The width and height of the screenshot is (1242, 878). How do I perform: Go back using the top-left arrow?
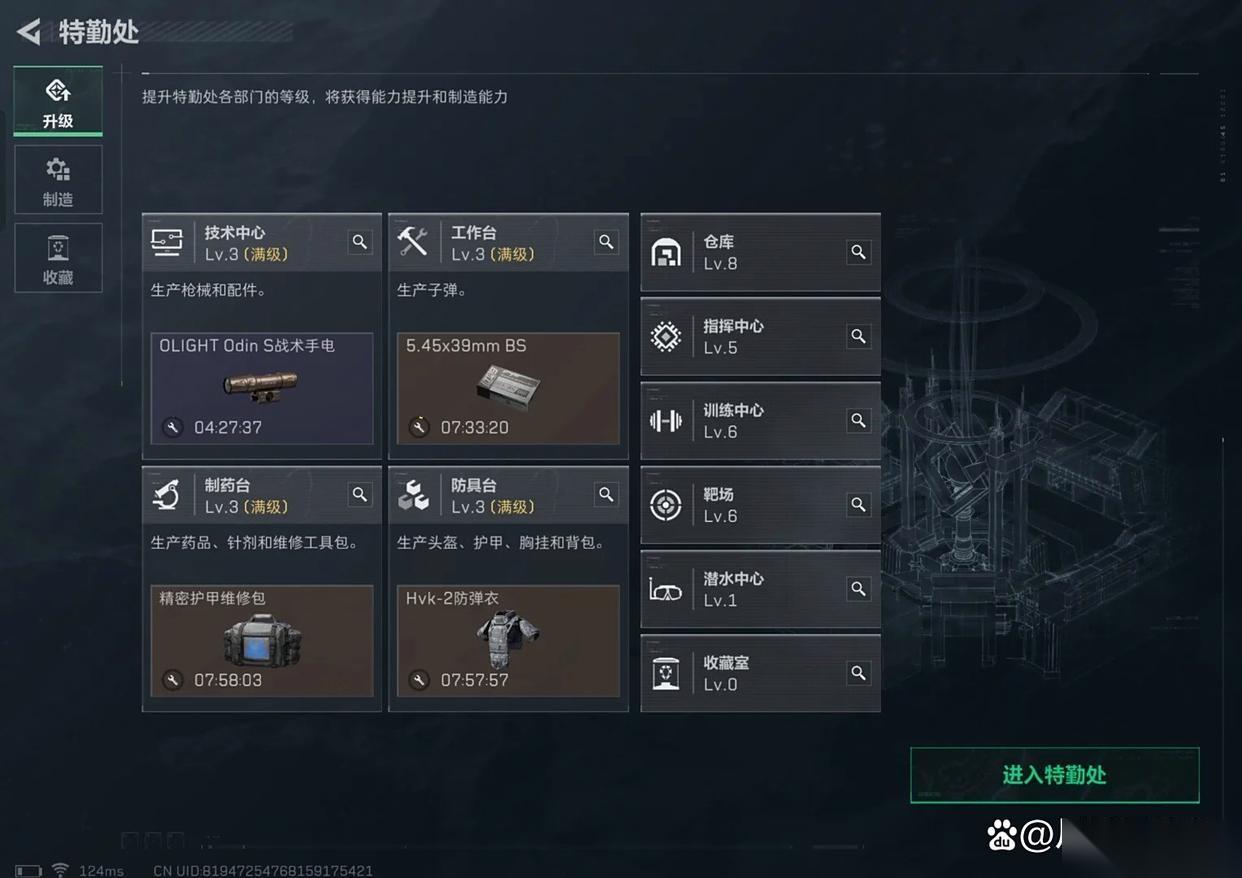click(x=29, y=32)
